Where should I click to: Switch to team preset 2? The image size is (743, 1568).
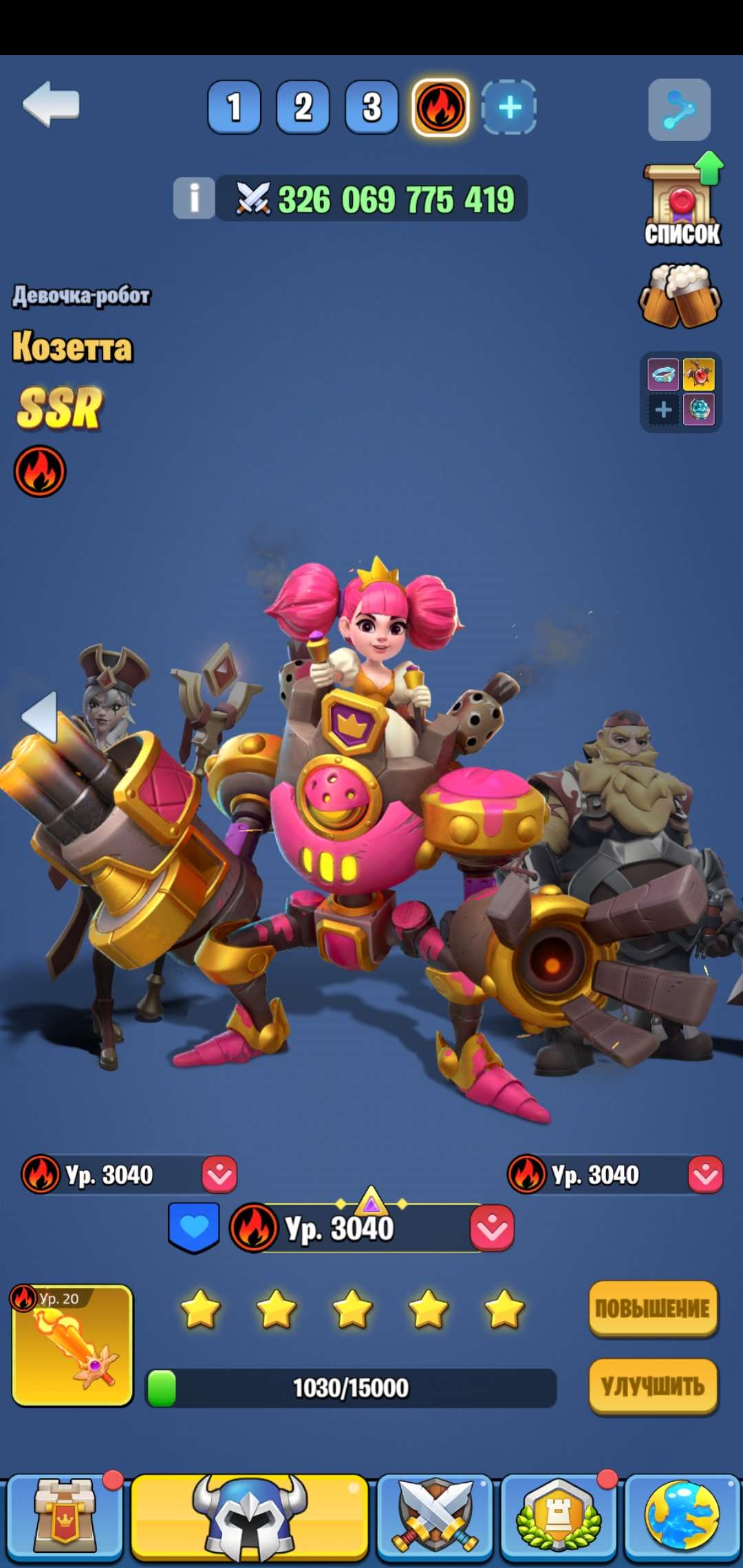pos(303,107)
